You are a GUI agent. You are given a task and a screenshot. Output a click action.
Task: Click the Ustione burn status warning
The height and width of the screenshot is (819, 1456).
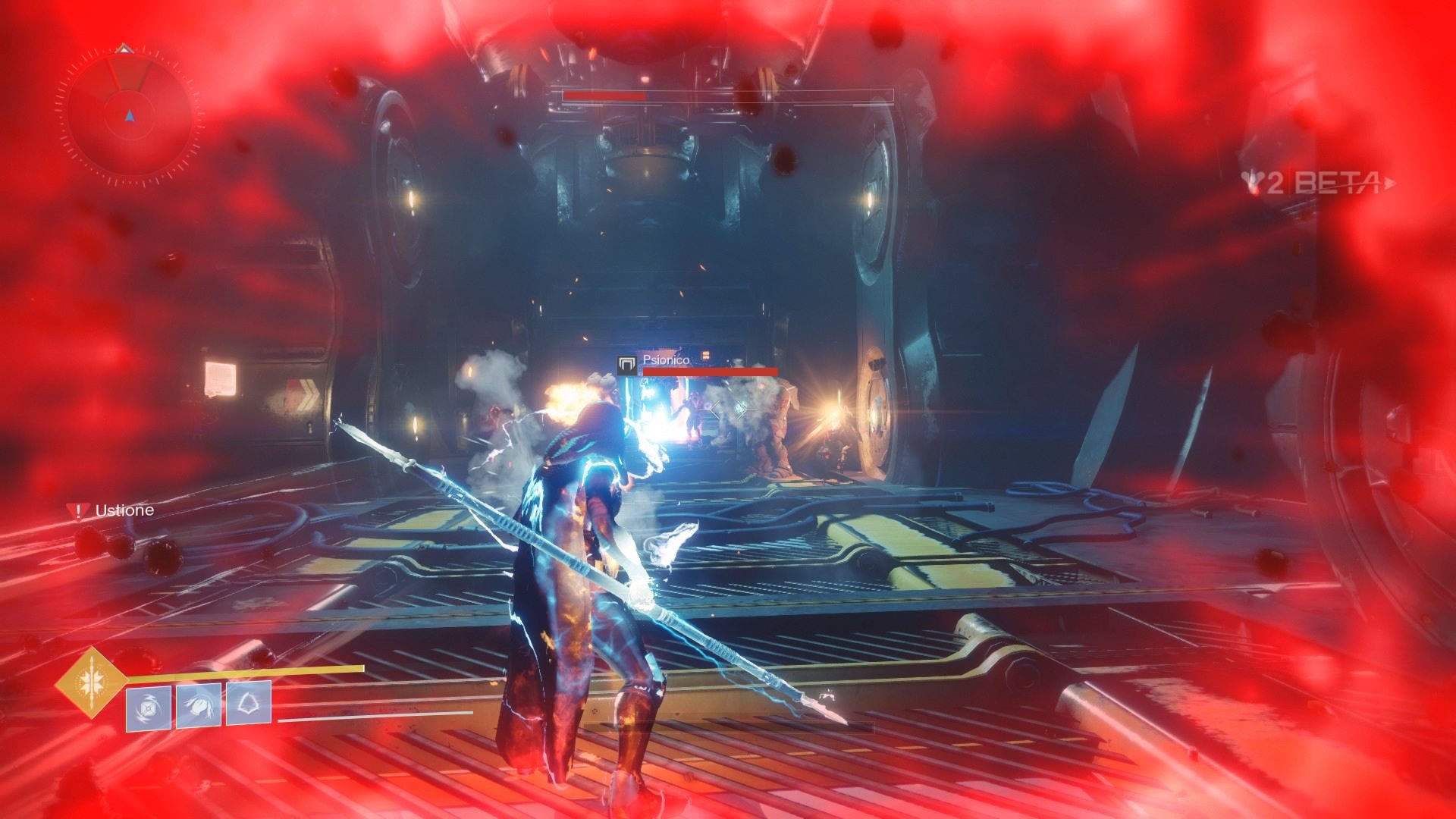[x=111, y=510]
